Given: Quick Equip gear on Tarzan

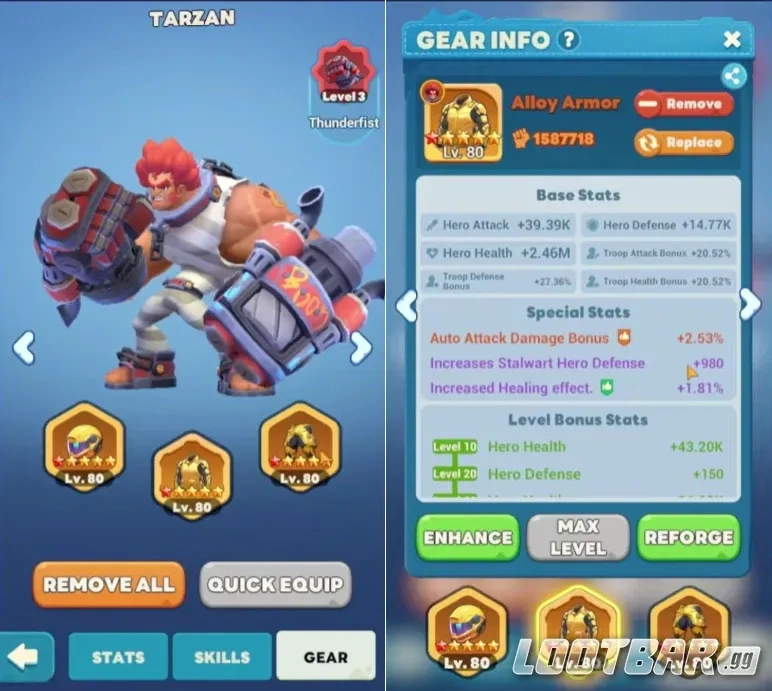Looking at the screenshot, I should click(275, 584).
